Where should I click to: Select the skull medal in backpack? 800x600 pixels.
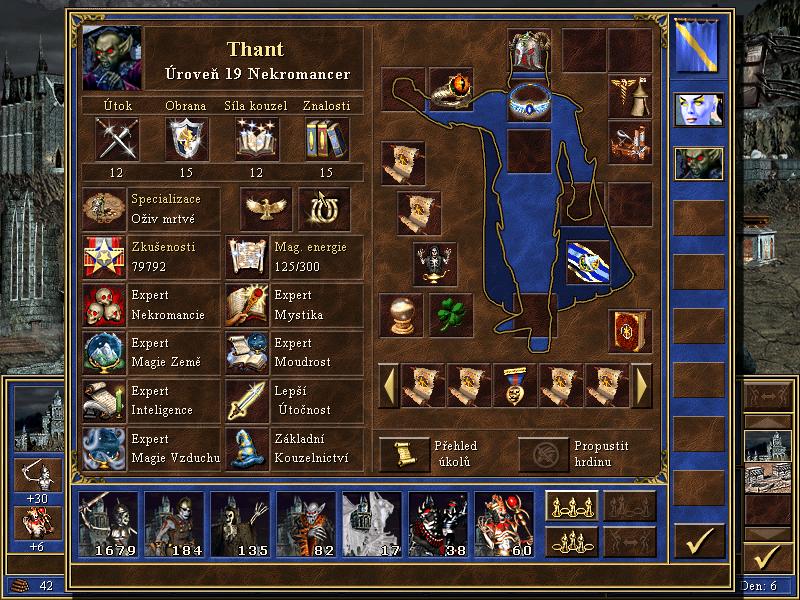point(516,385)
